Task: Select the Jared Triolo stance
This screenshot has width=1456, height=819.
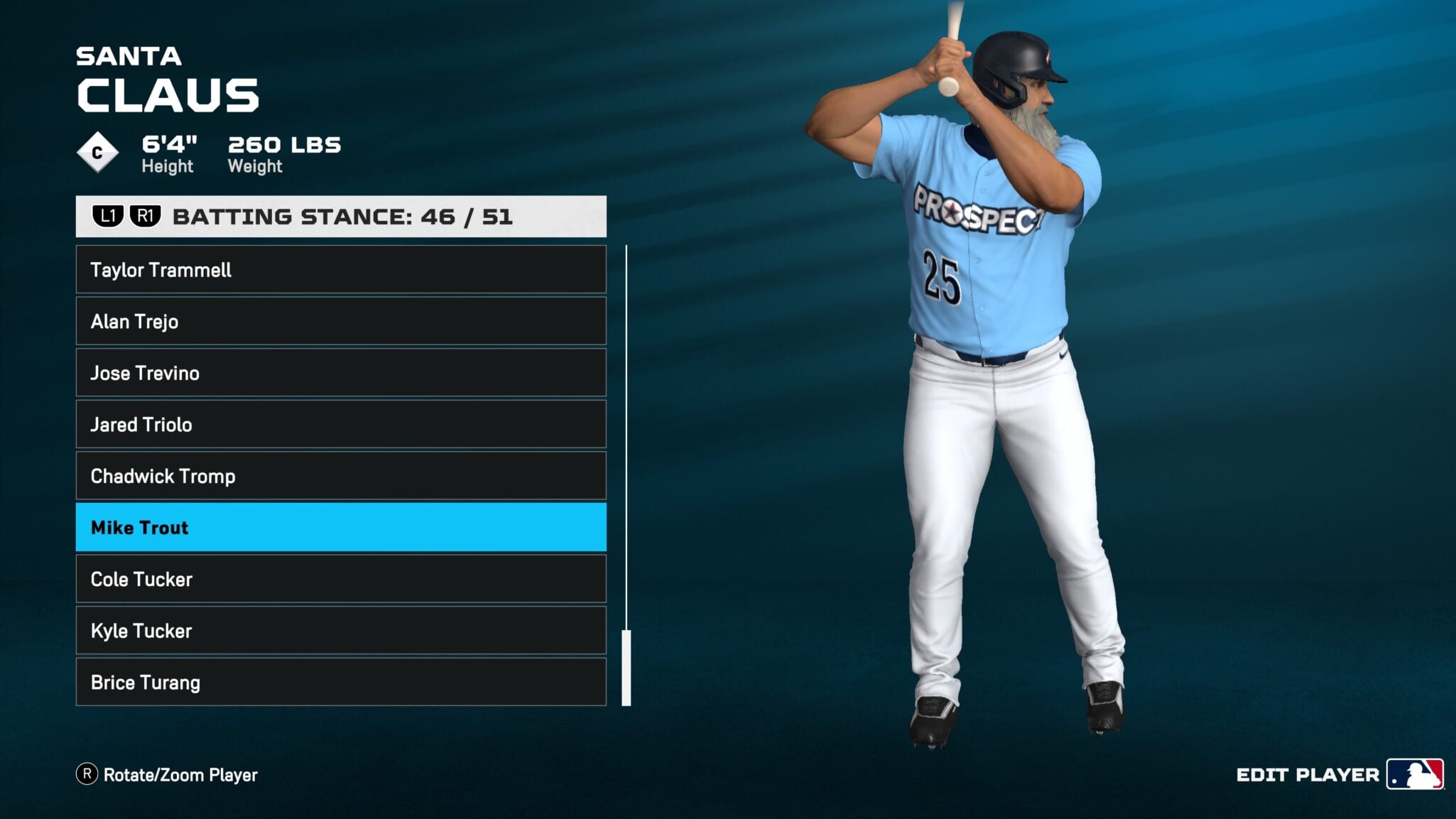Action: [341, 424]
